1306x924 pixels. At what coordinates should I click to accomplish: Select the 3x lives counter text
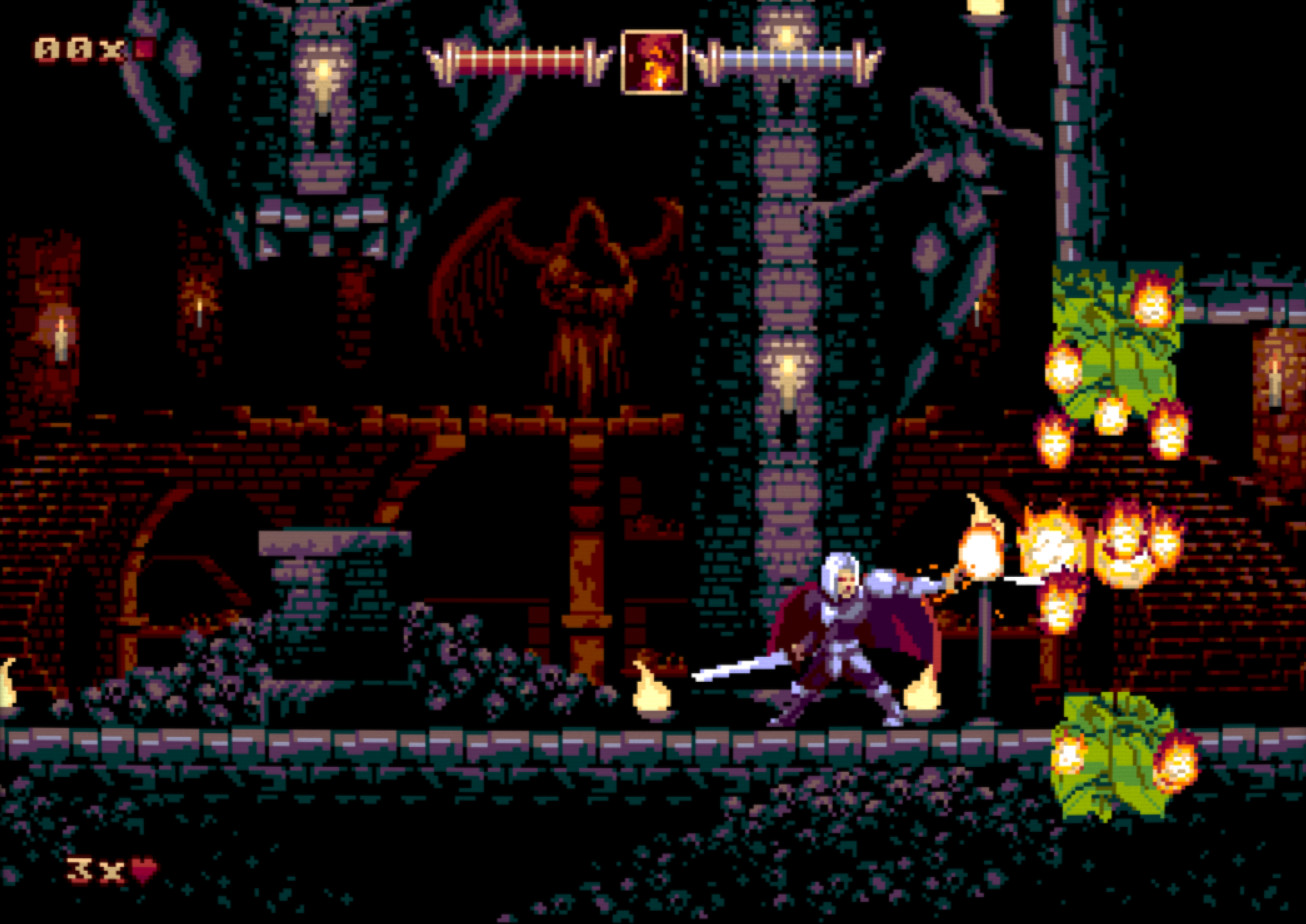pyautogui.click(x=95, y=871)
